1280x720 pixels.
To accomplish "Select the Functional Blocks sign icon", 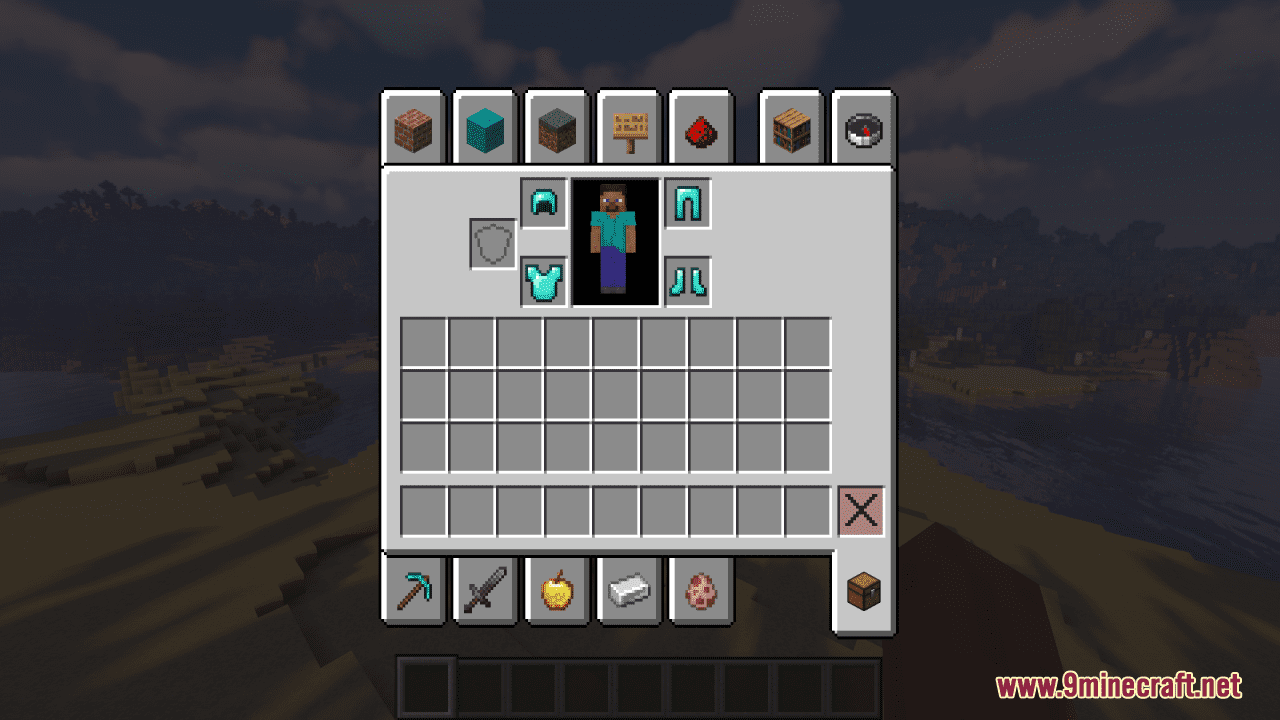I will 629,128.
